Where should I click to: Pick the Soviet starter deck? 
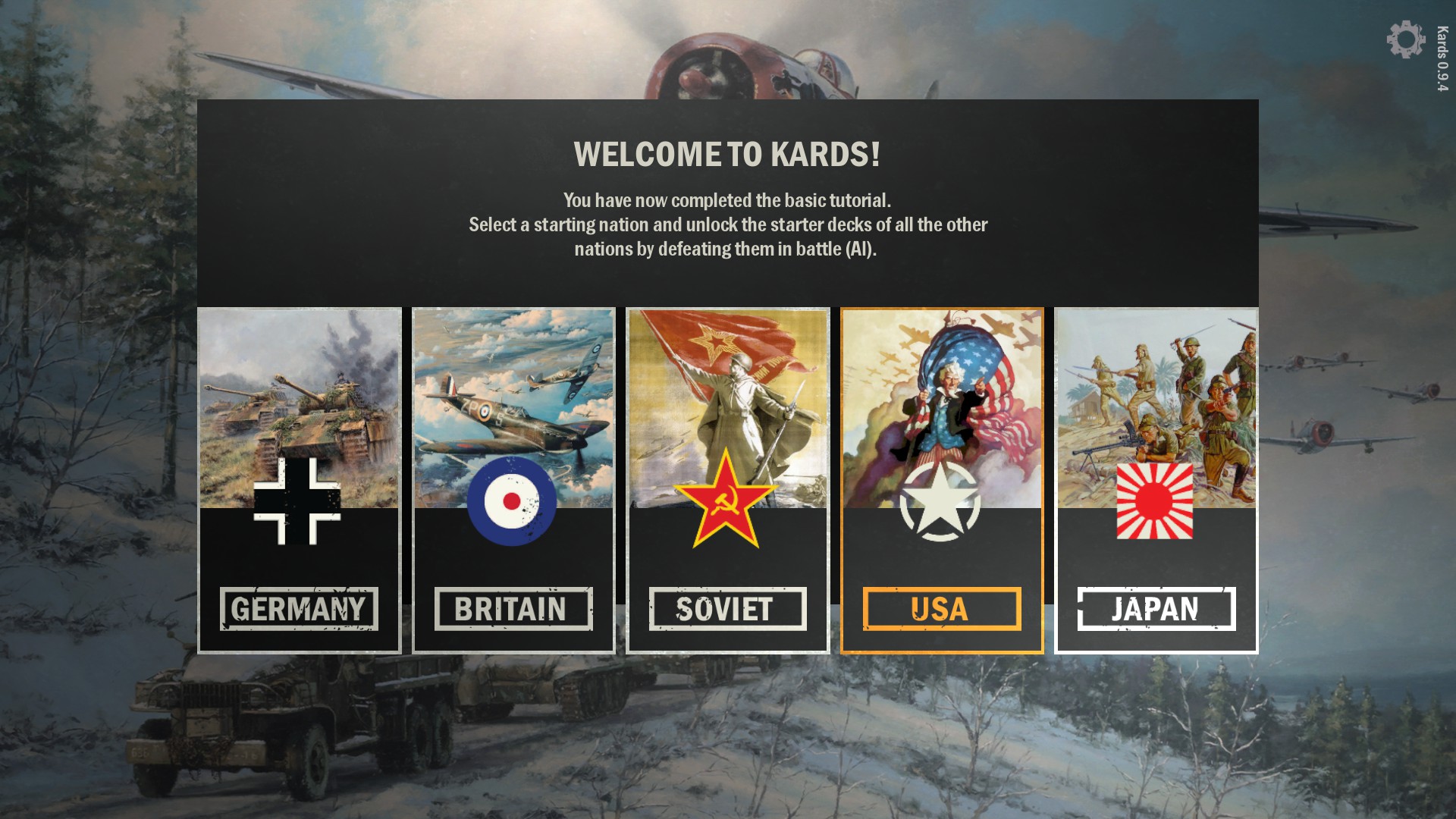[x=727, y=480]
